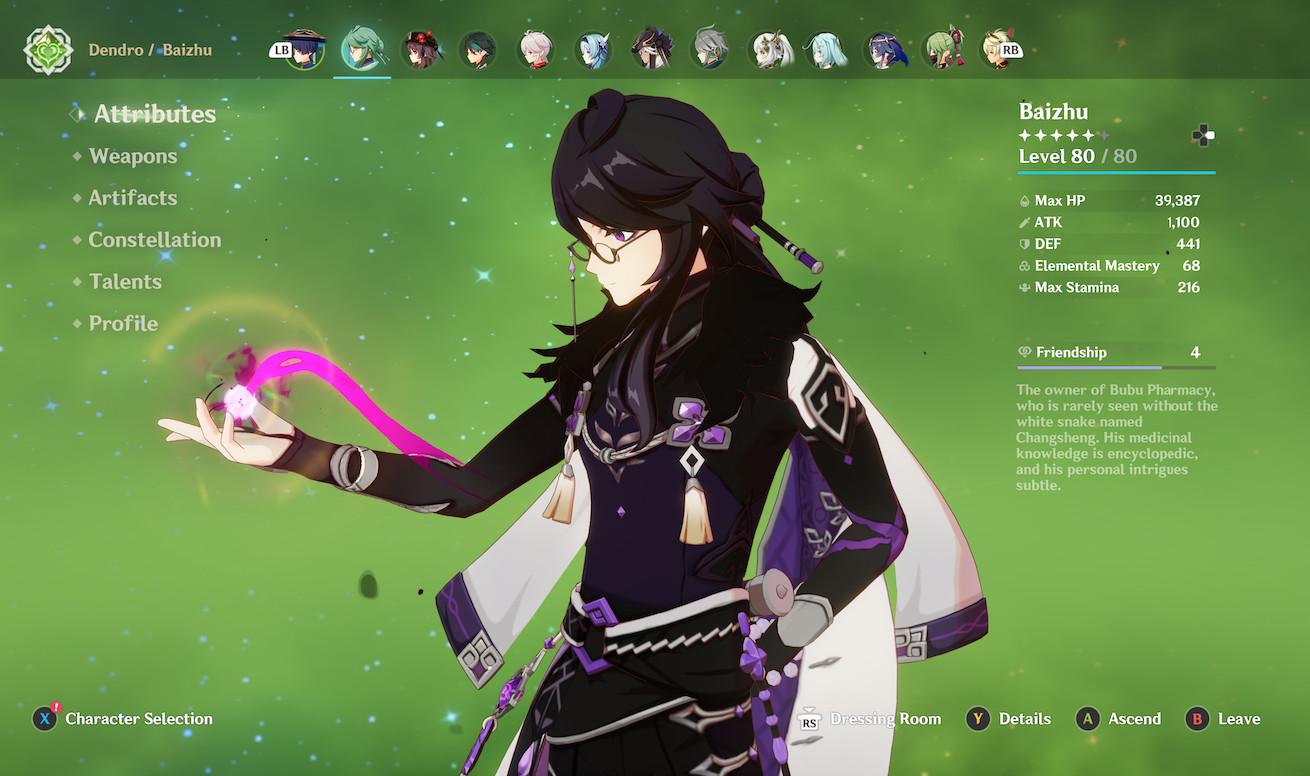
Task: View the Constellation page
Action: 154,240
